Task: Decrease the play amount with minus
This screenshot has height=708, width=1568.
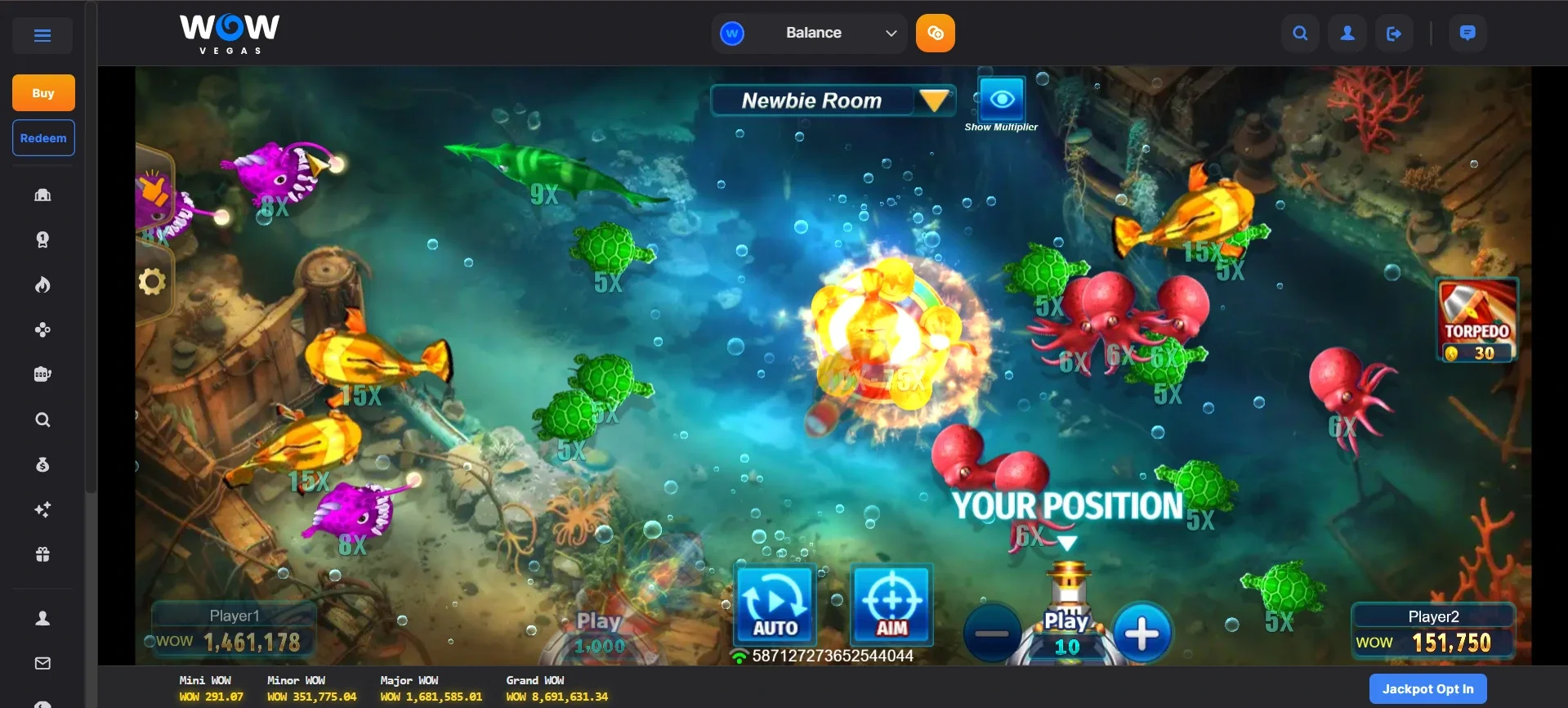Action: 992,634
